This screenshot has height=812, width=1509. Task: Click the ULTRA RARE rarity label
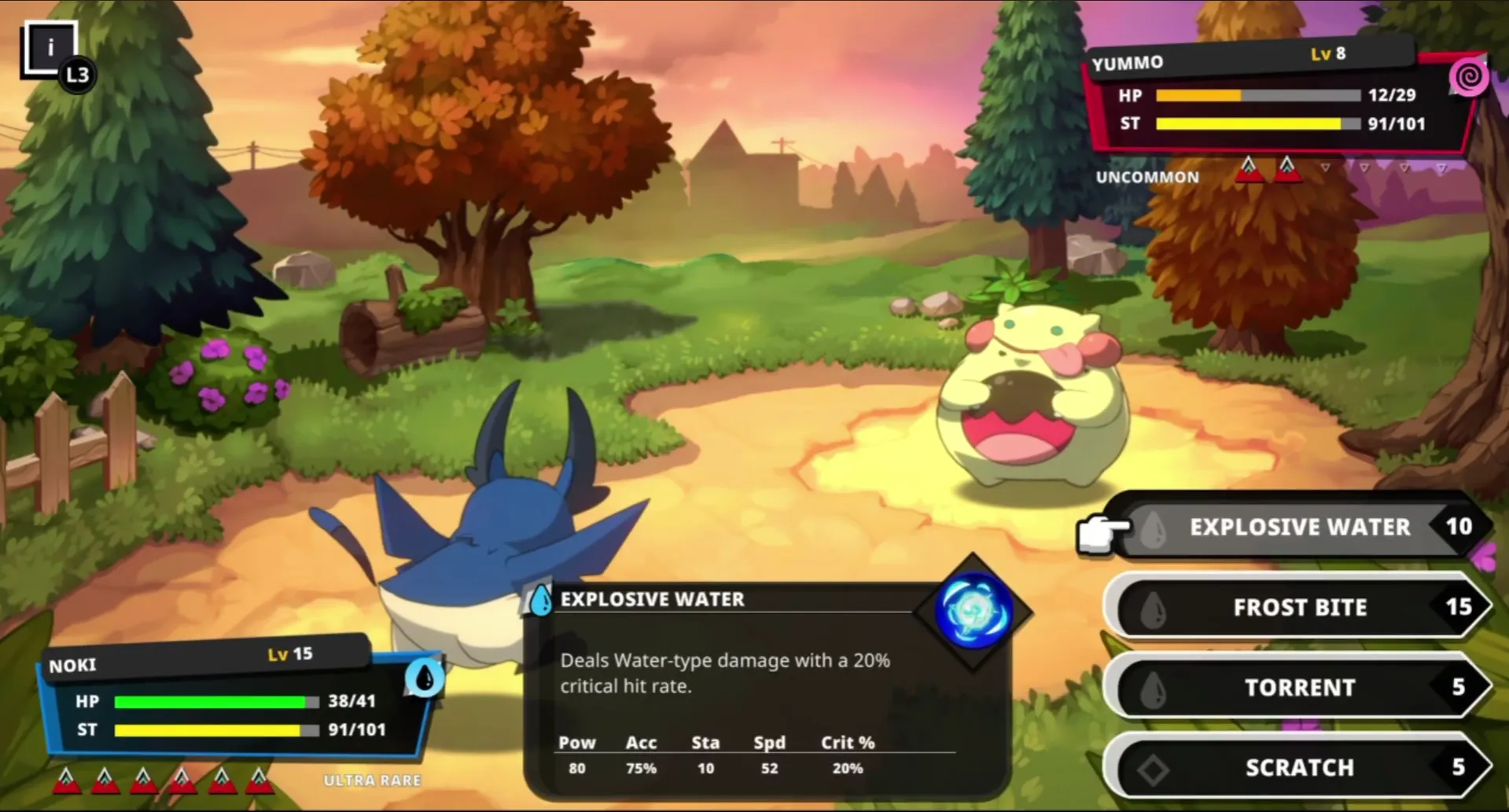click(x=373, y=781)
